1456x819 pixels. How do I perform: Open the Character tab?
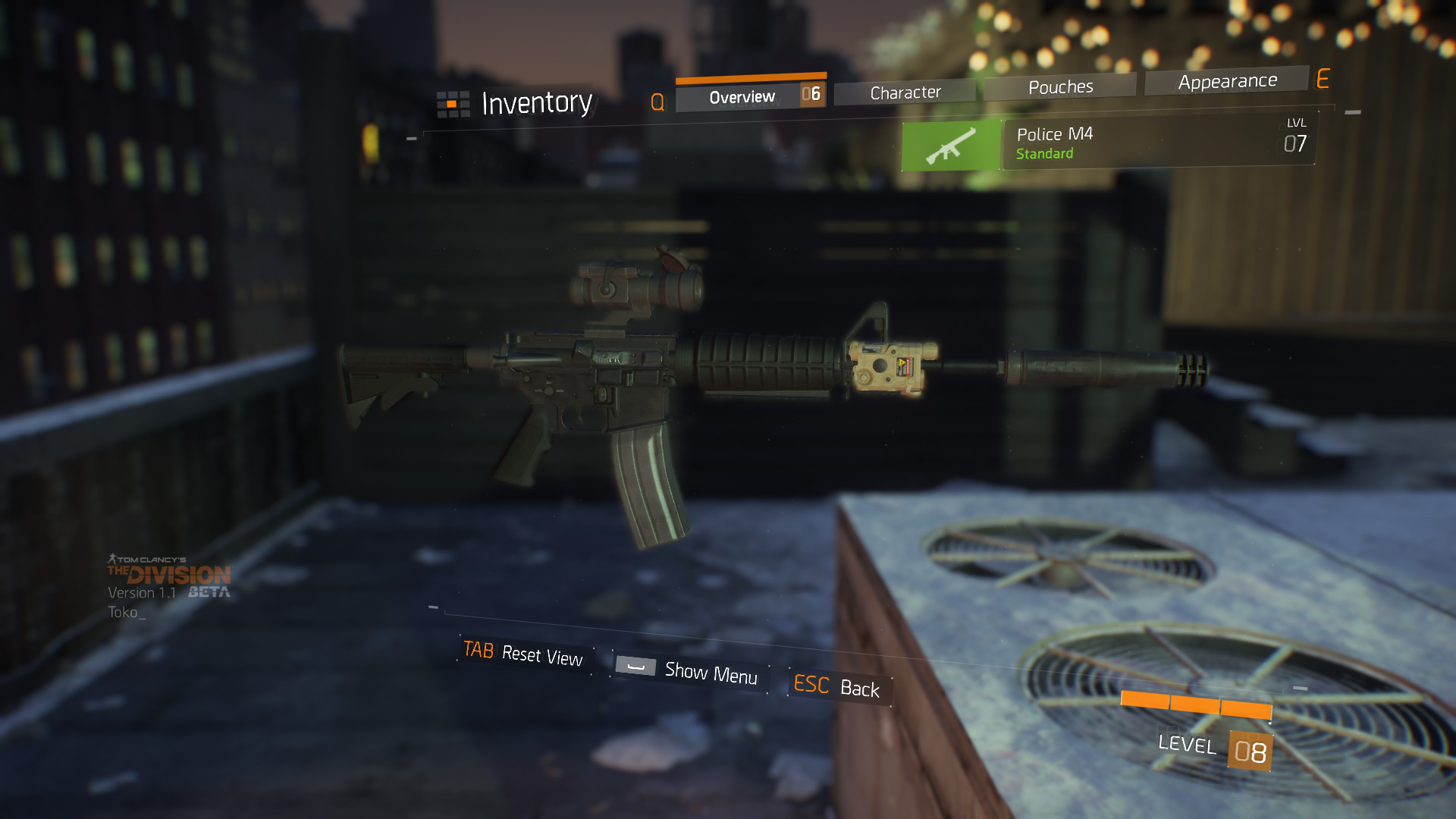(905, 93)
